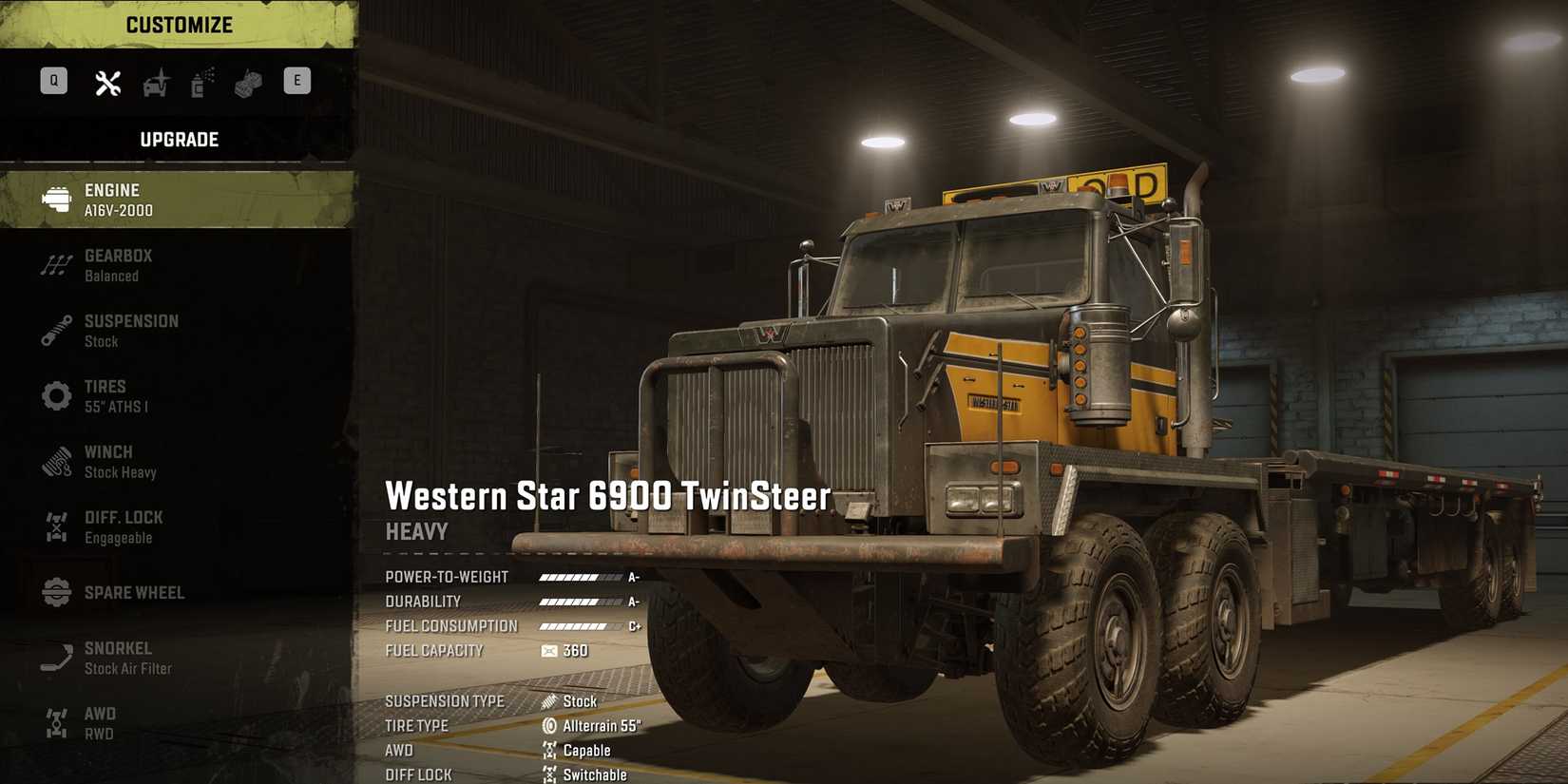Screen dimensions: 1568x784
Task: Click the spray paint can icon
Action: click(199, 82)
